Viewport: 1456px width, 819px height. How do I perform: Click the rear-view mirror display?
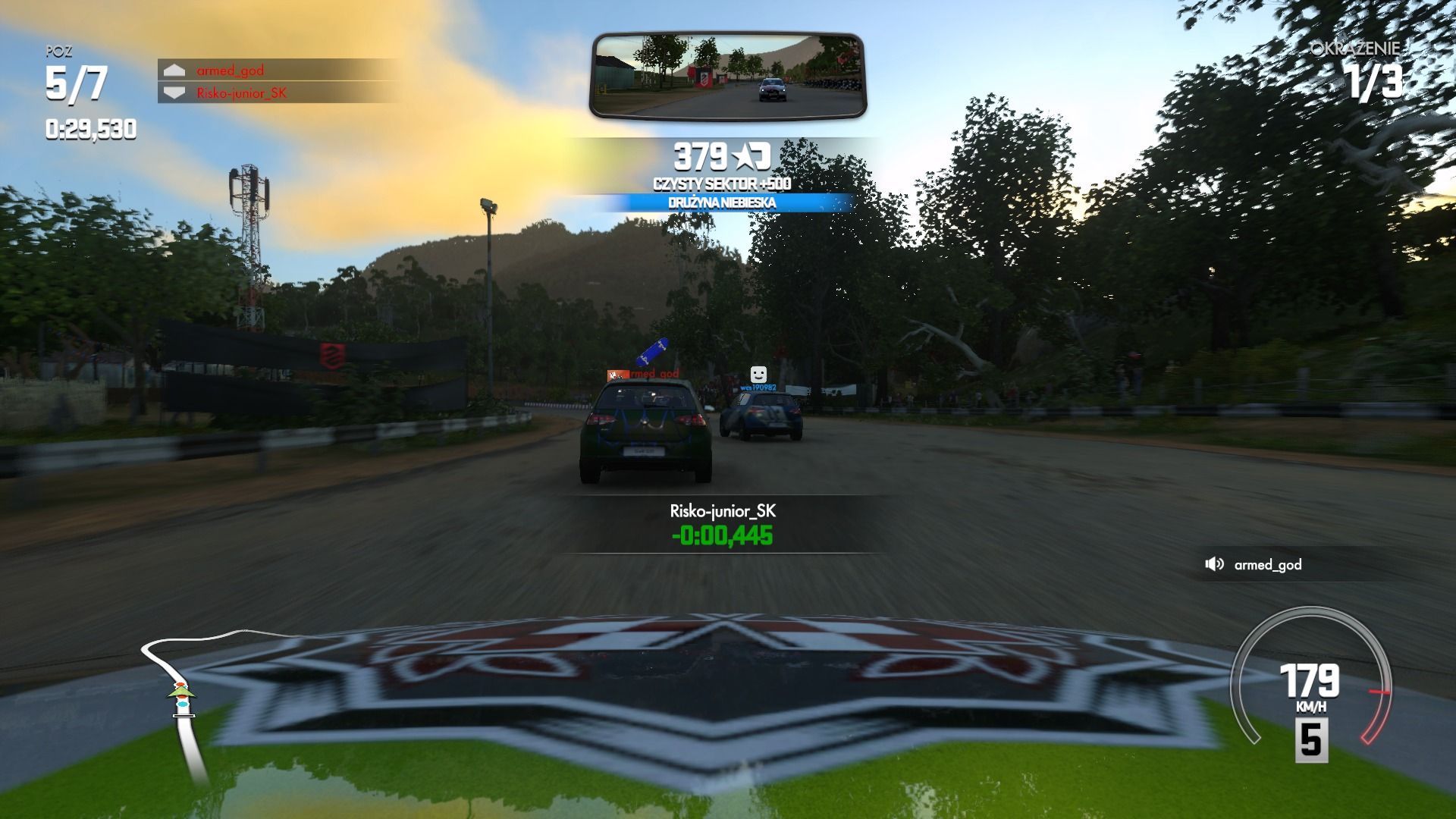728,76
